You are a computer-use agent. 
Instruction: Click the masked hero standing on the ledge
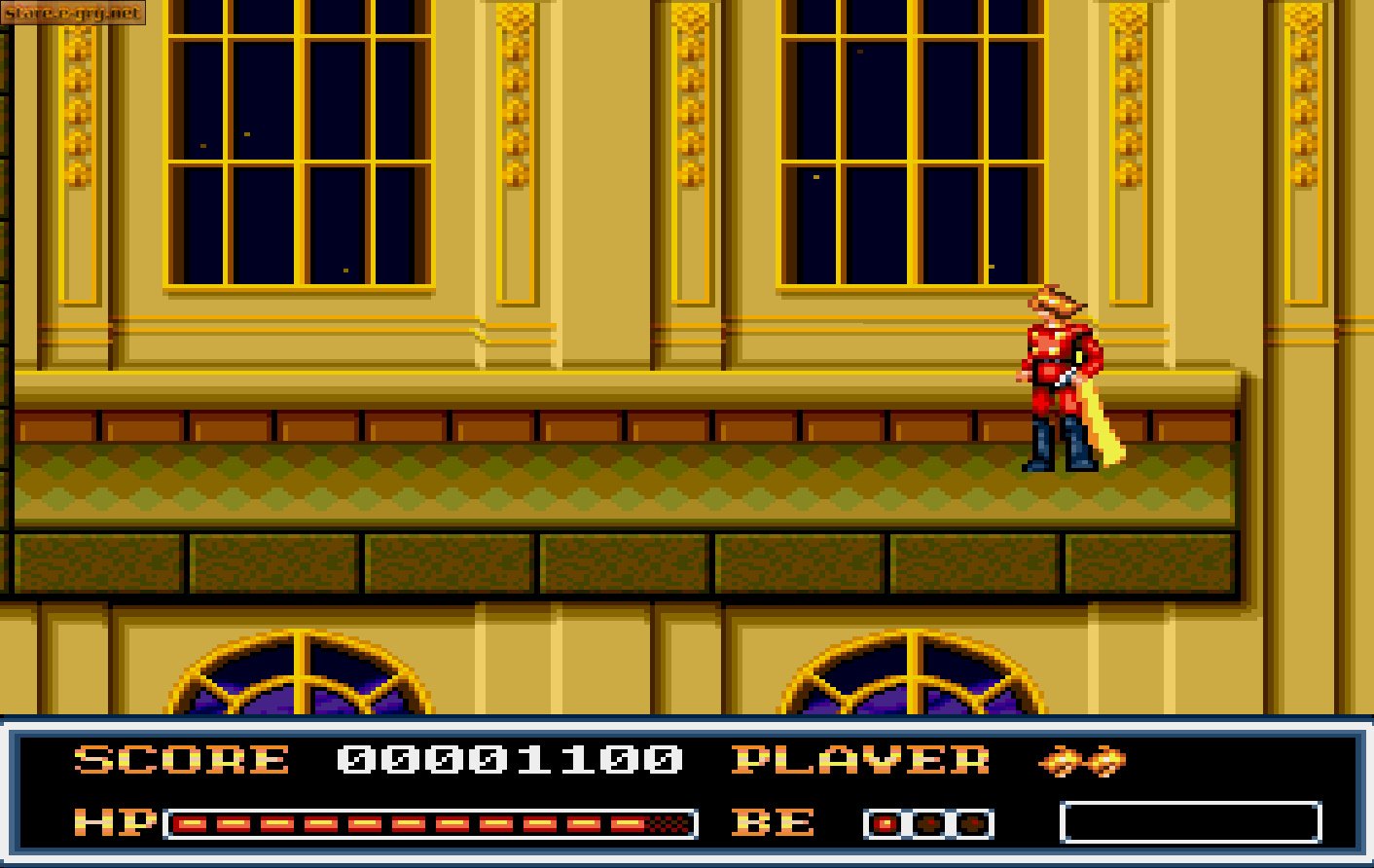1056,380
